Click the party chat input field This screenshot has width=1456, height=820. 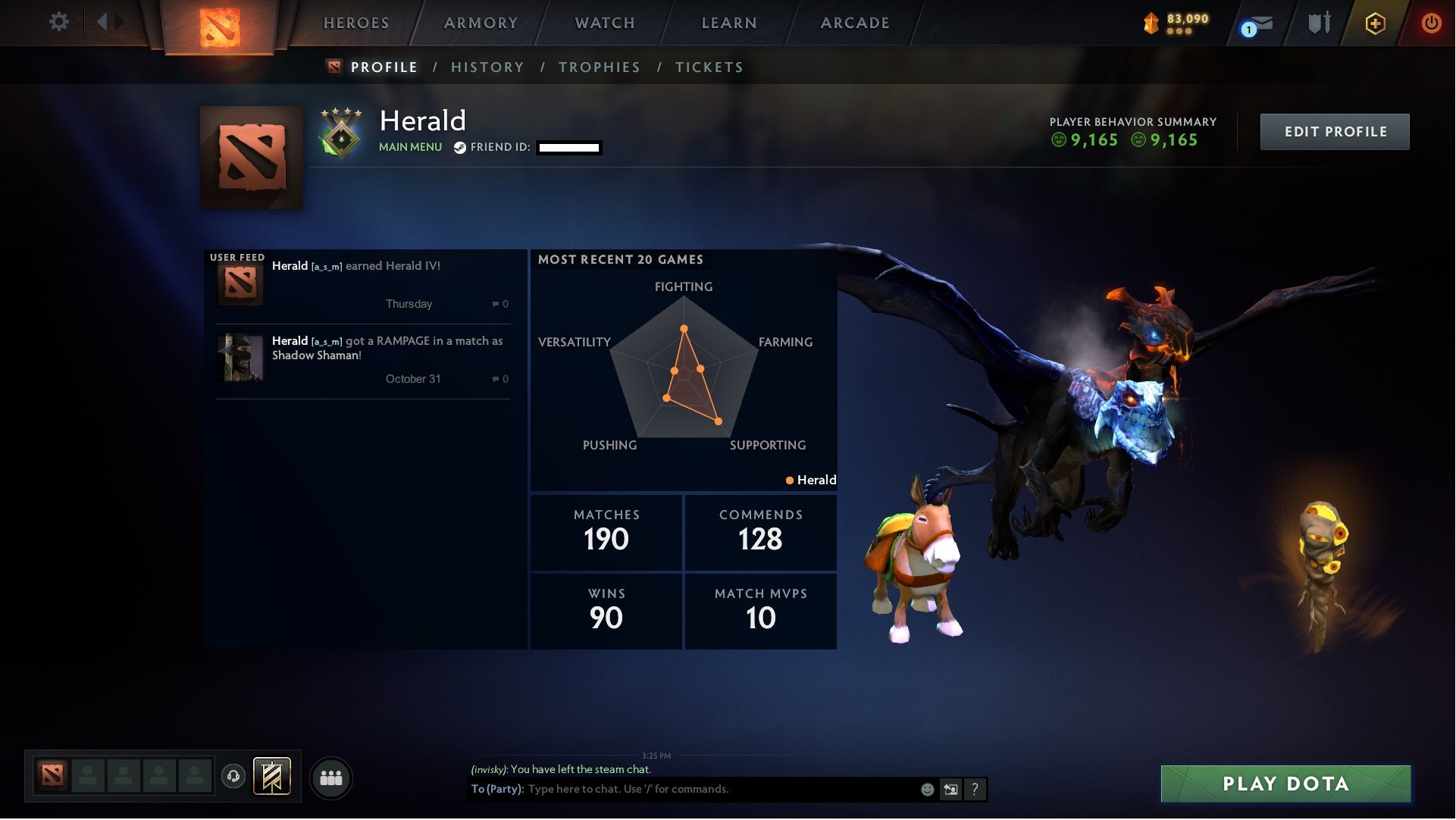[682, 789]
